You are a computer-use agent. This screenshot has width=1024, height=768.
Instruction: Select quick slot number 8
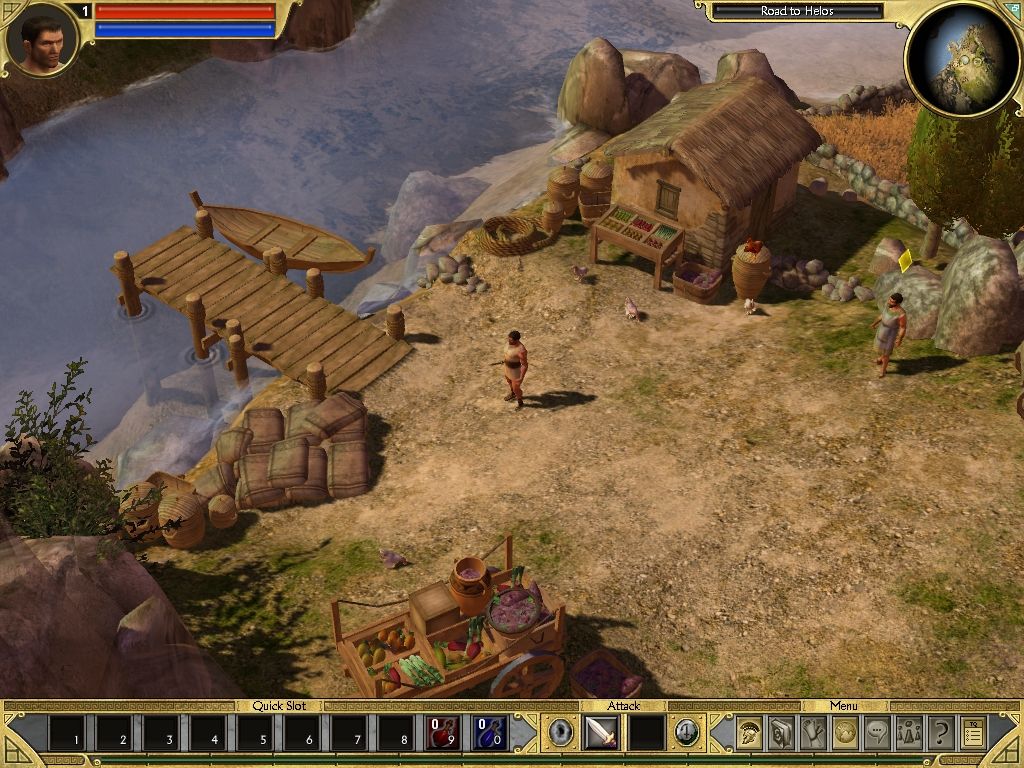pos(397,733)
